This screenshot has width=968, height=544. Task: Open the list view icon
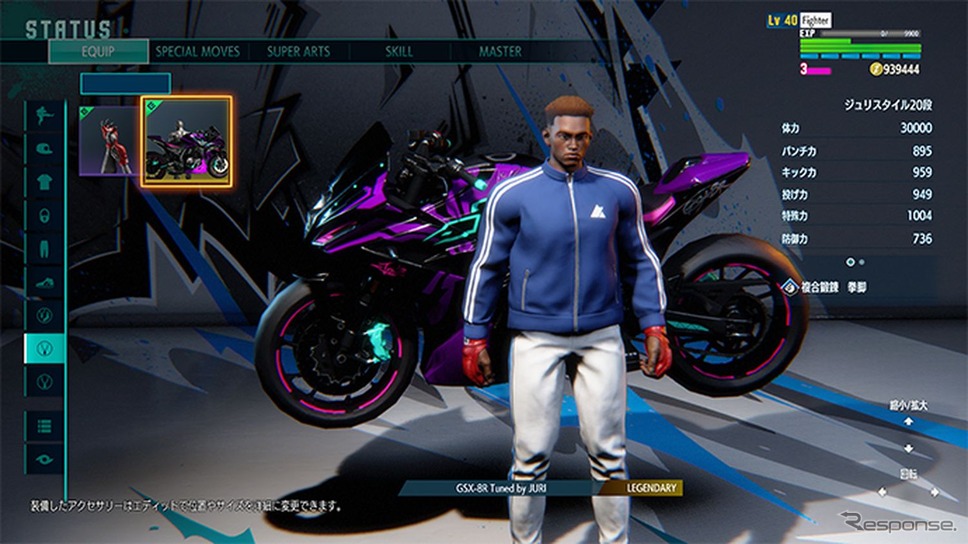(x=44, y=425)
